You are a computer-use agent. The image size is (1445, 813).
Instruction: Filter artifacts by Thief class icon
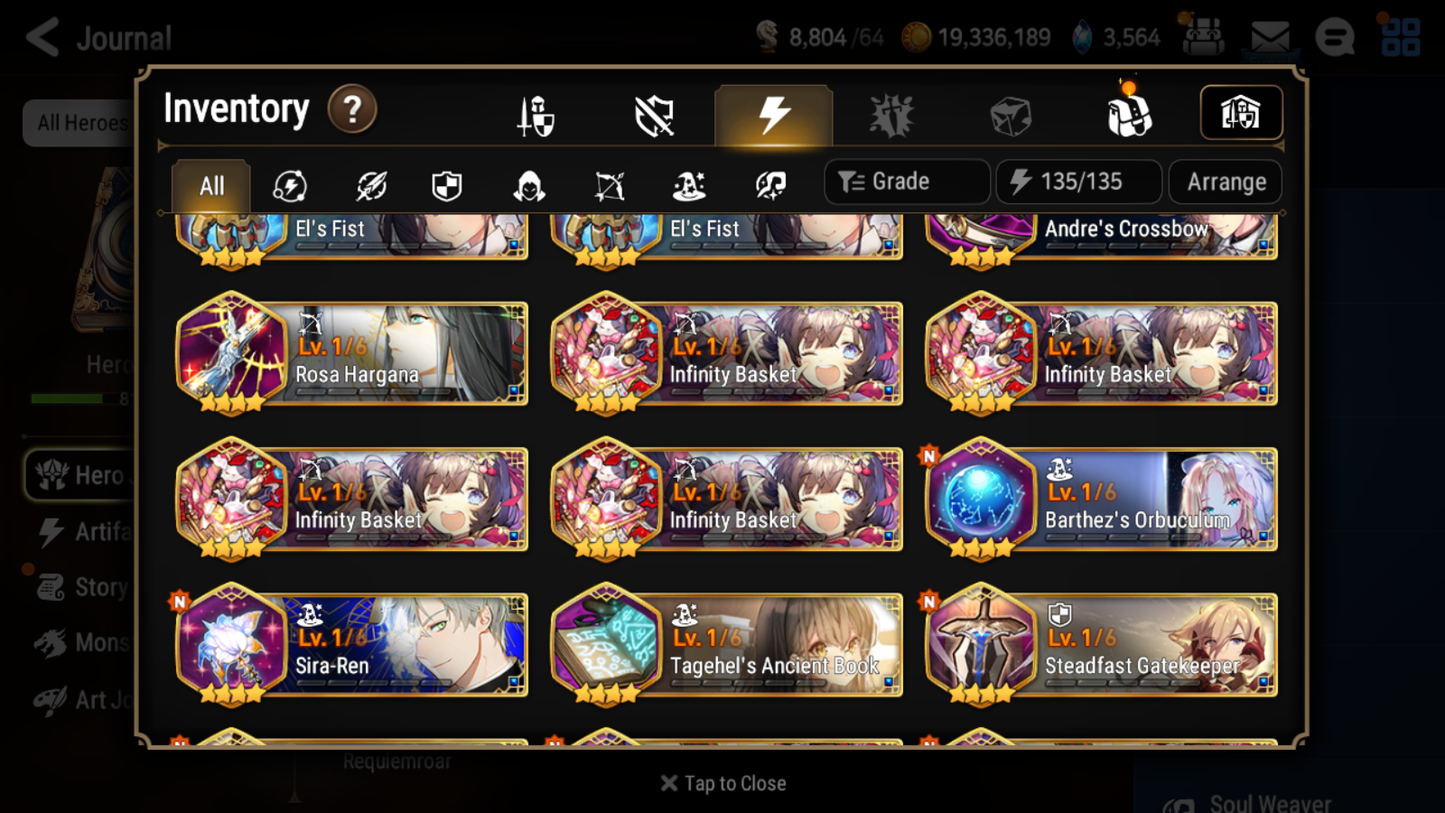point(530,186)
